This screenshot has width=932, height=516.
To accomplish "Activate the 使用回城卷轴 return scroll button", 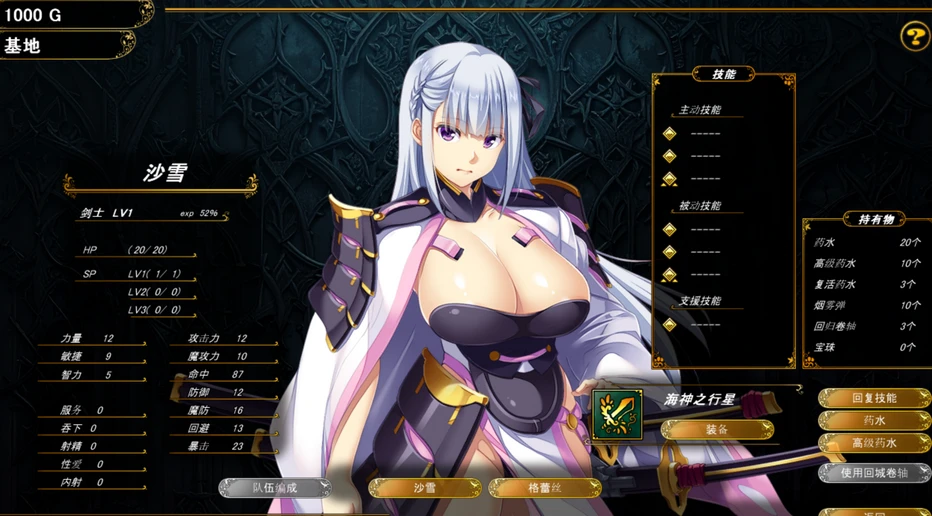I will (874, 472).
